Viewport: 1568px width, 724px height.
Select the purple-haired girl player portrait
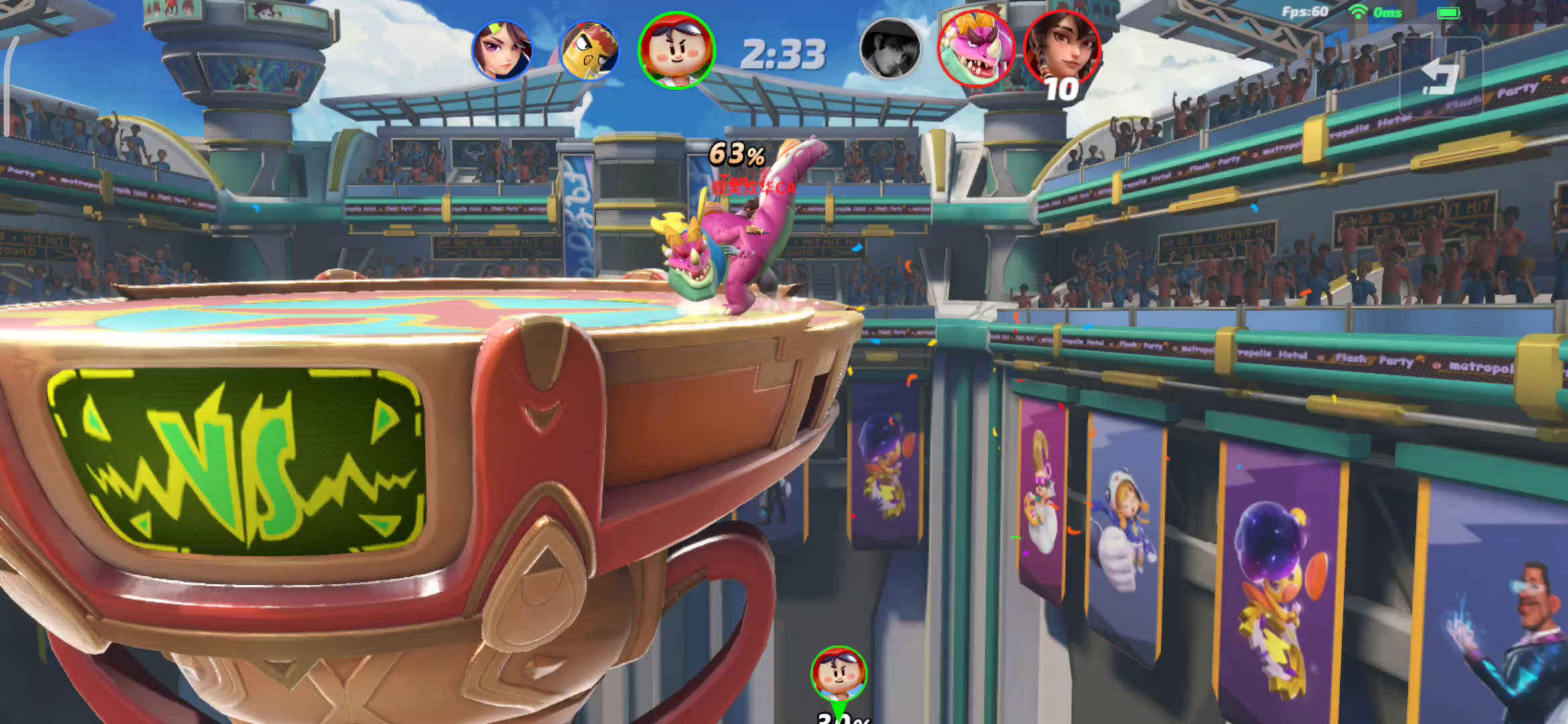pos(502,50)
